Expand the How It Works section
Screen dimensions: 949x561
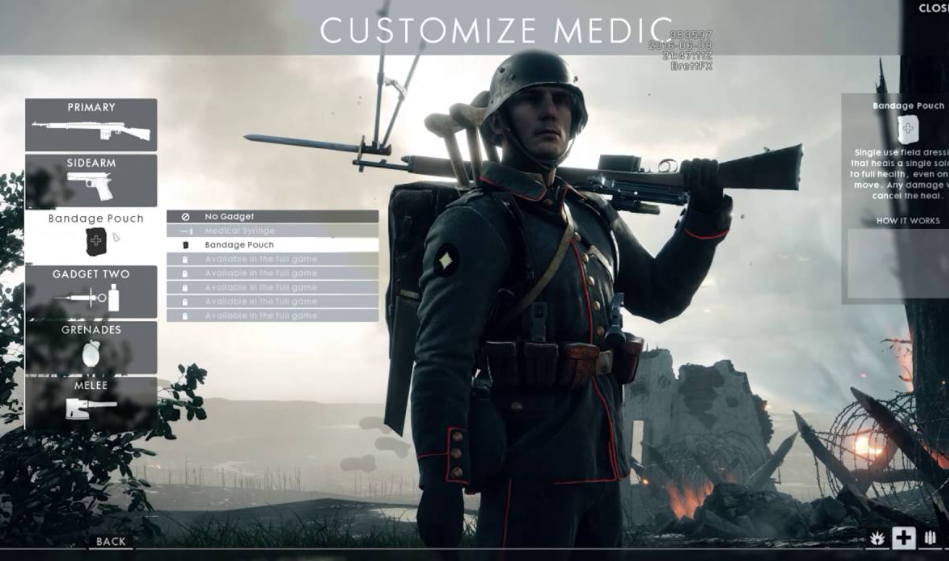pos(907,220)
